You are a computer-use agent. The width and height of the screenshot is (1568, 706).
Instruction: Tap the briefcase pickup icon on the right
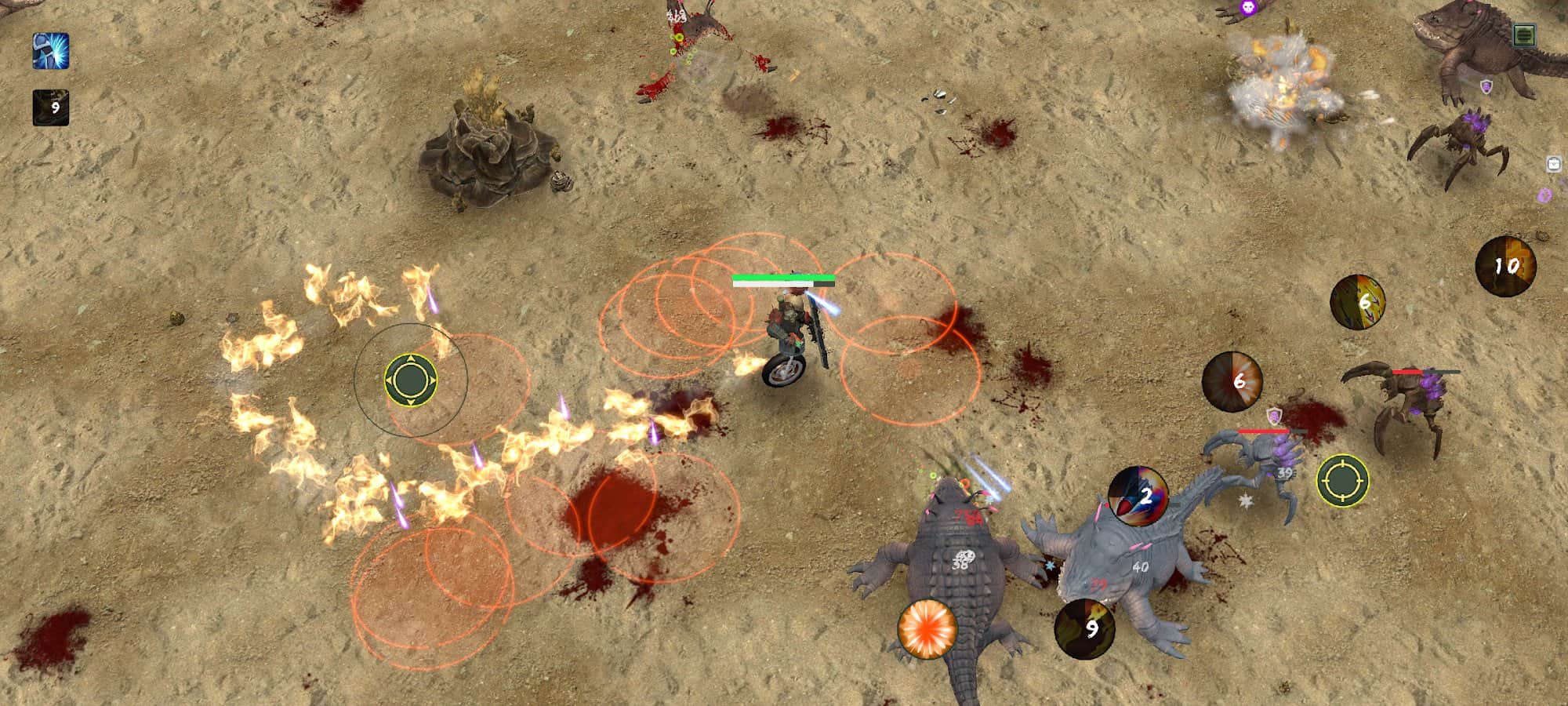click(x=1555, y=164)
